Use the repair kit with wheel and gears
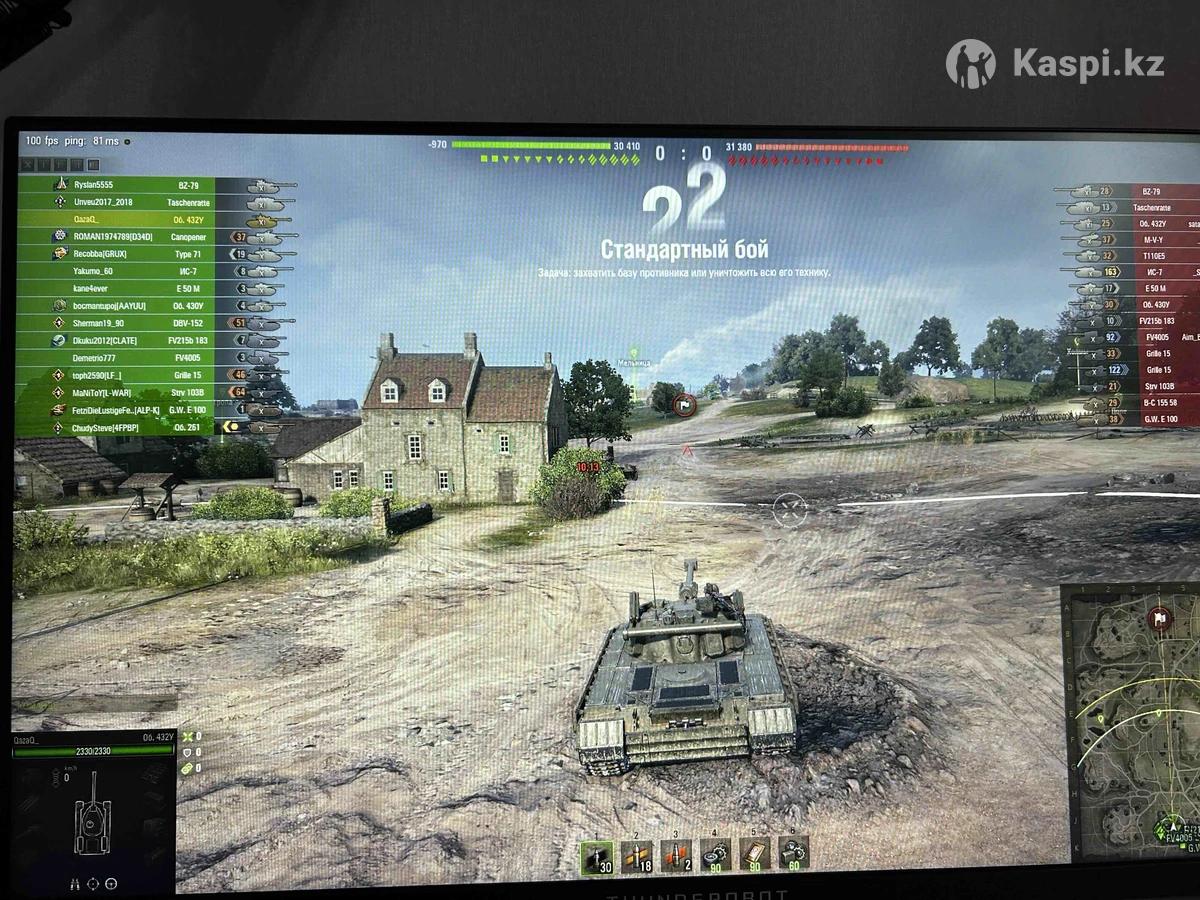 click(x=715, y=854)
